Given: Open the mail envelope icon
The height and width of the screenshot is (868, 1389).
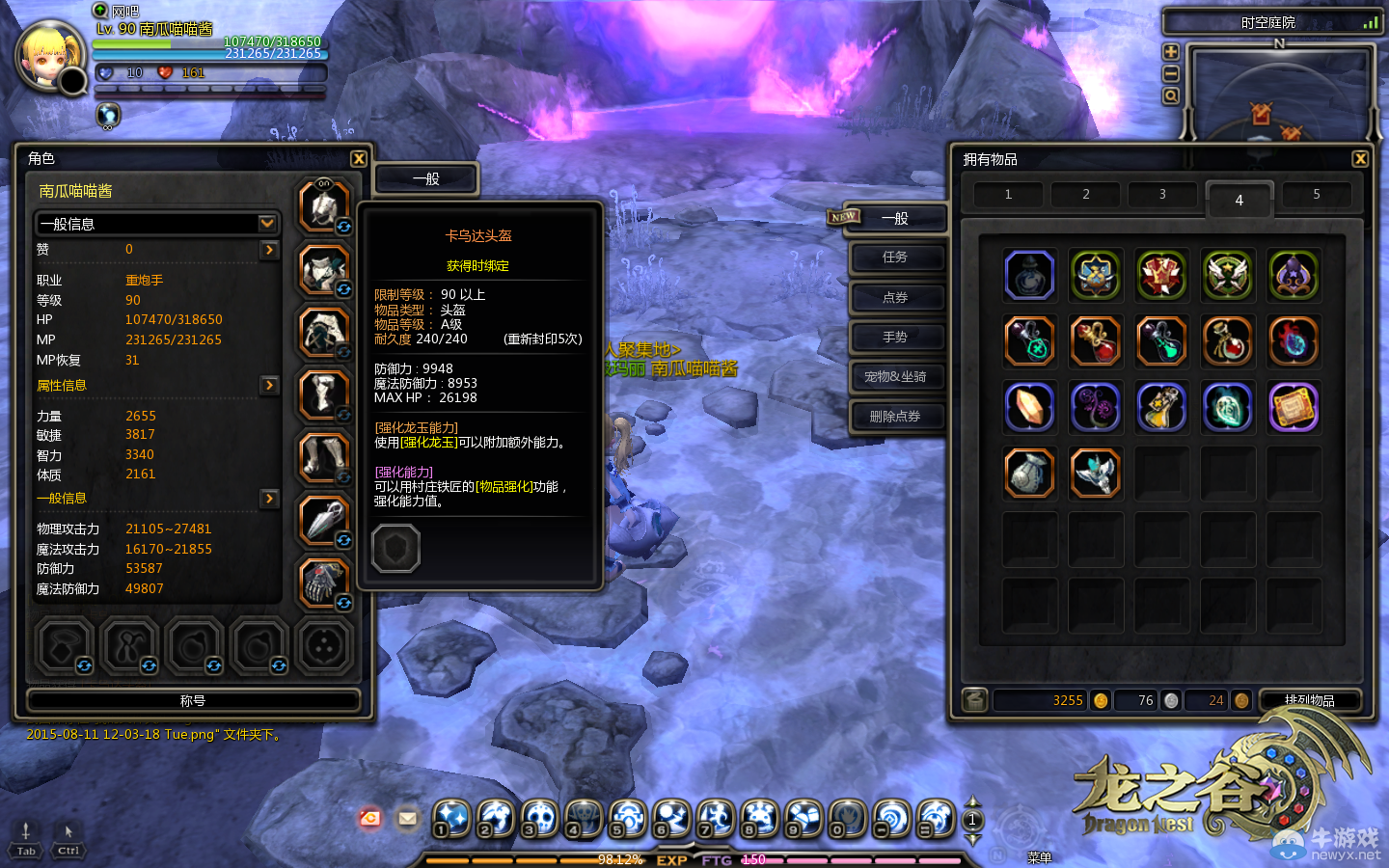Looking at the screenshot, I should 407,819.
